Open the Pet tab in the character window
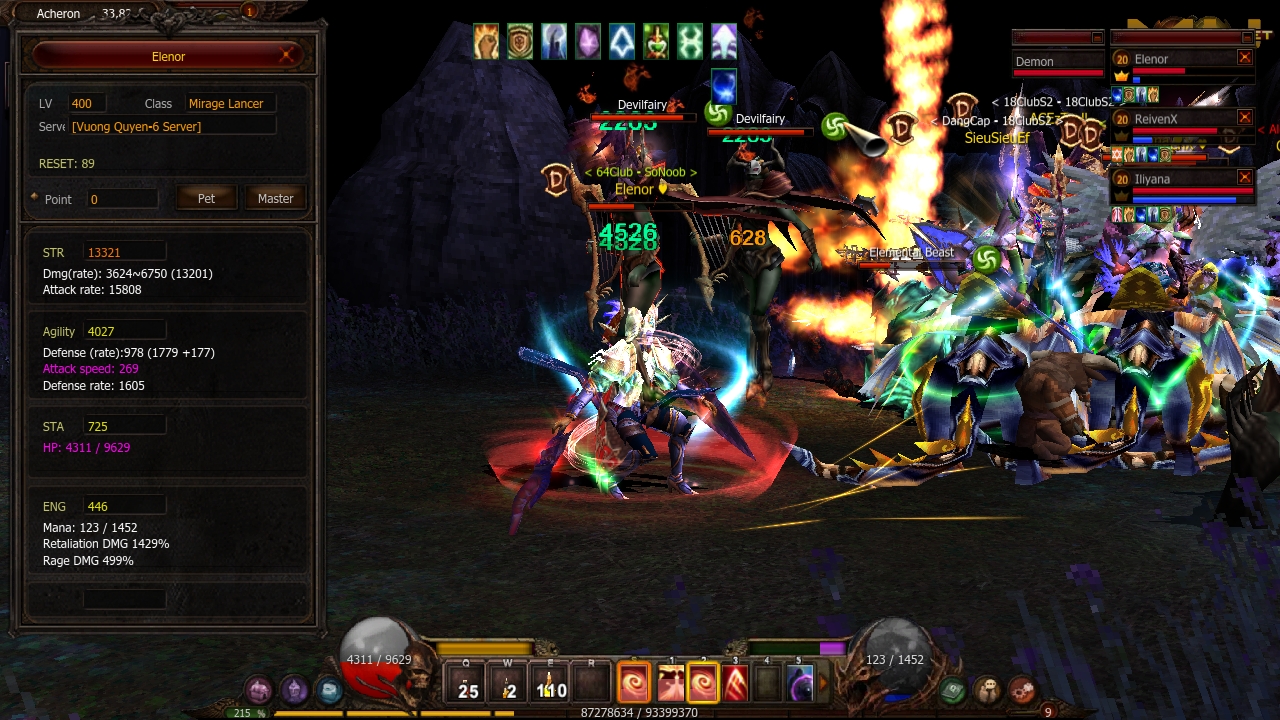The image size is (1280, 720). pyautogui.click(x=206, y=198)
